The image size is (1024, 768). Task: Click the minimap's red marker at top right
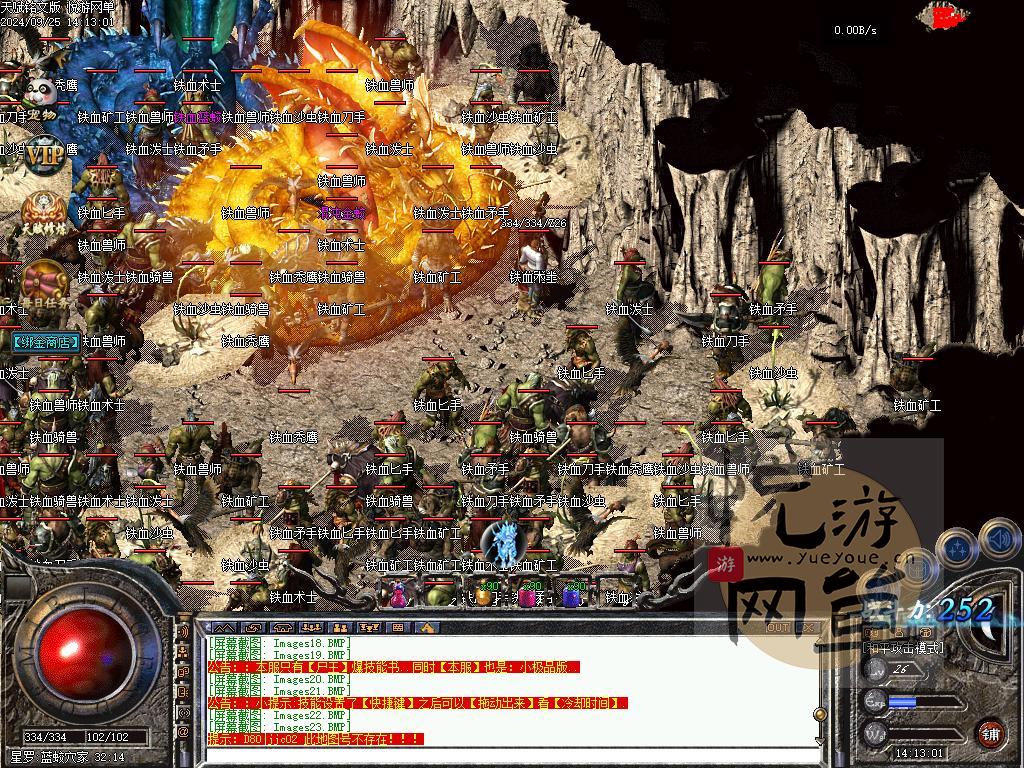945,16
